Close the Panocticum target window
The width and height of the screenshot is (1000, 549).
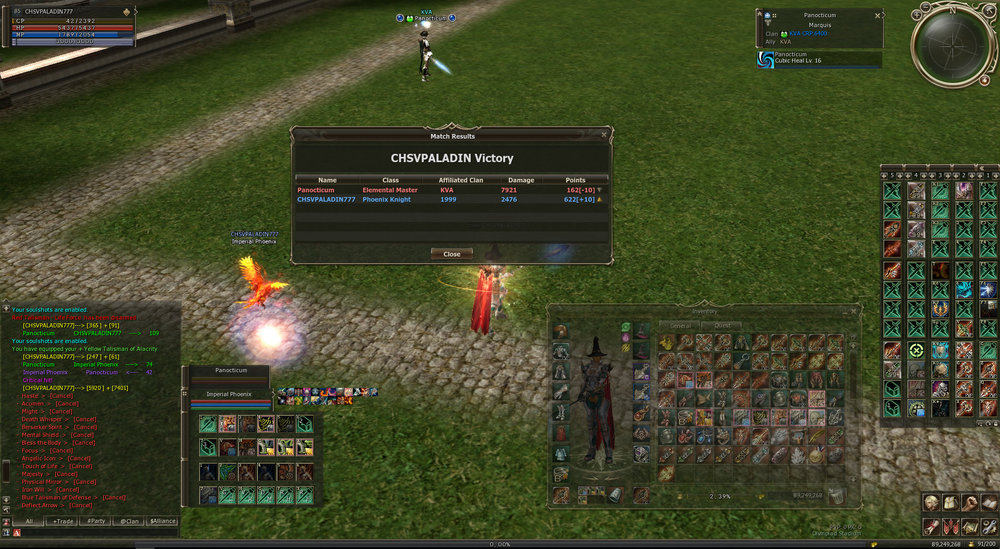[x=877, y=16]
